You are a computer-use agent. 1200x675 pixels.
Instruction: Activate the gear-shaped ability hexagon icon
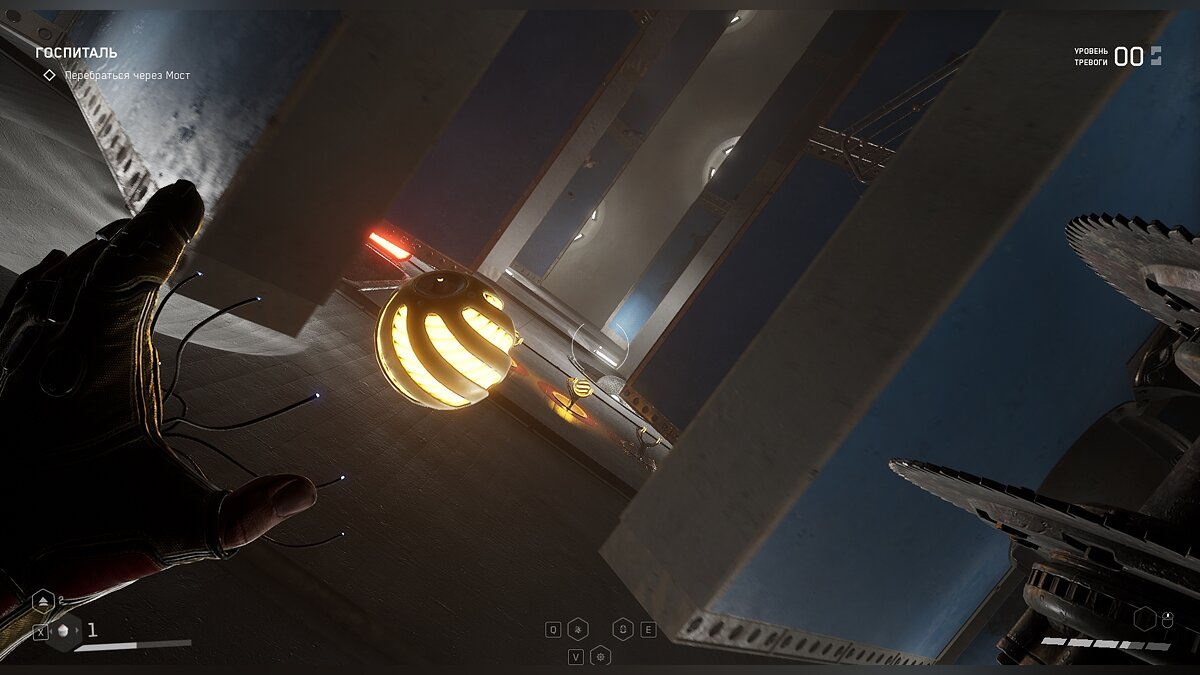(x=600, y=656)
